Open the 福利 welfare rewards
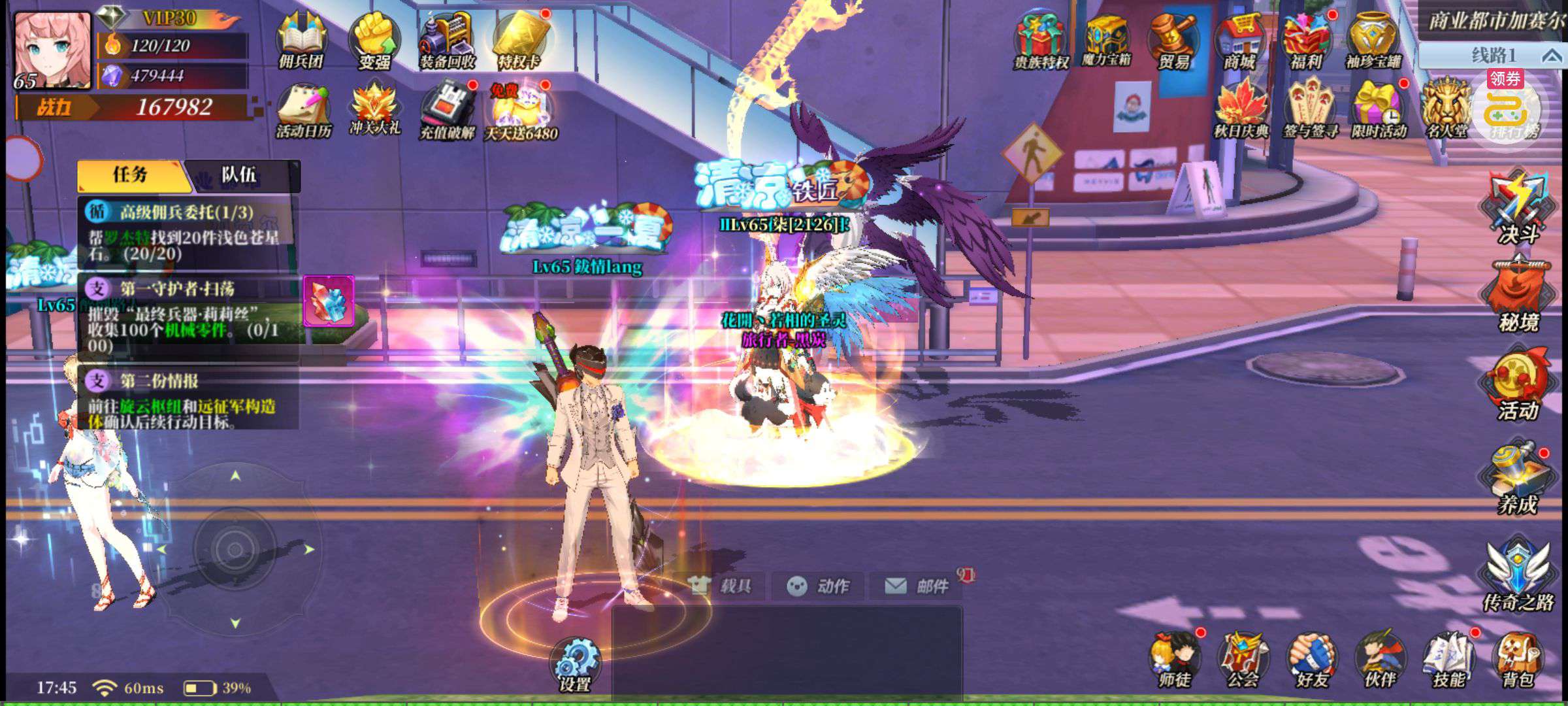 [1306, 41]
